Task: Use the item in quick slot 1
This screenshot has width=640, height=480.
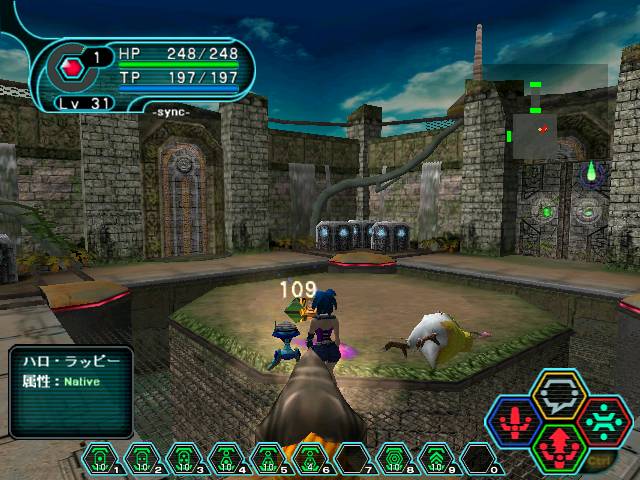Action: coord(101,460)
